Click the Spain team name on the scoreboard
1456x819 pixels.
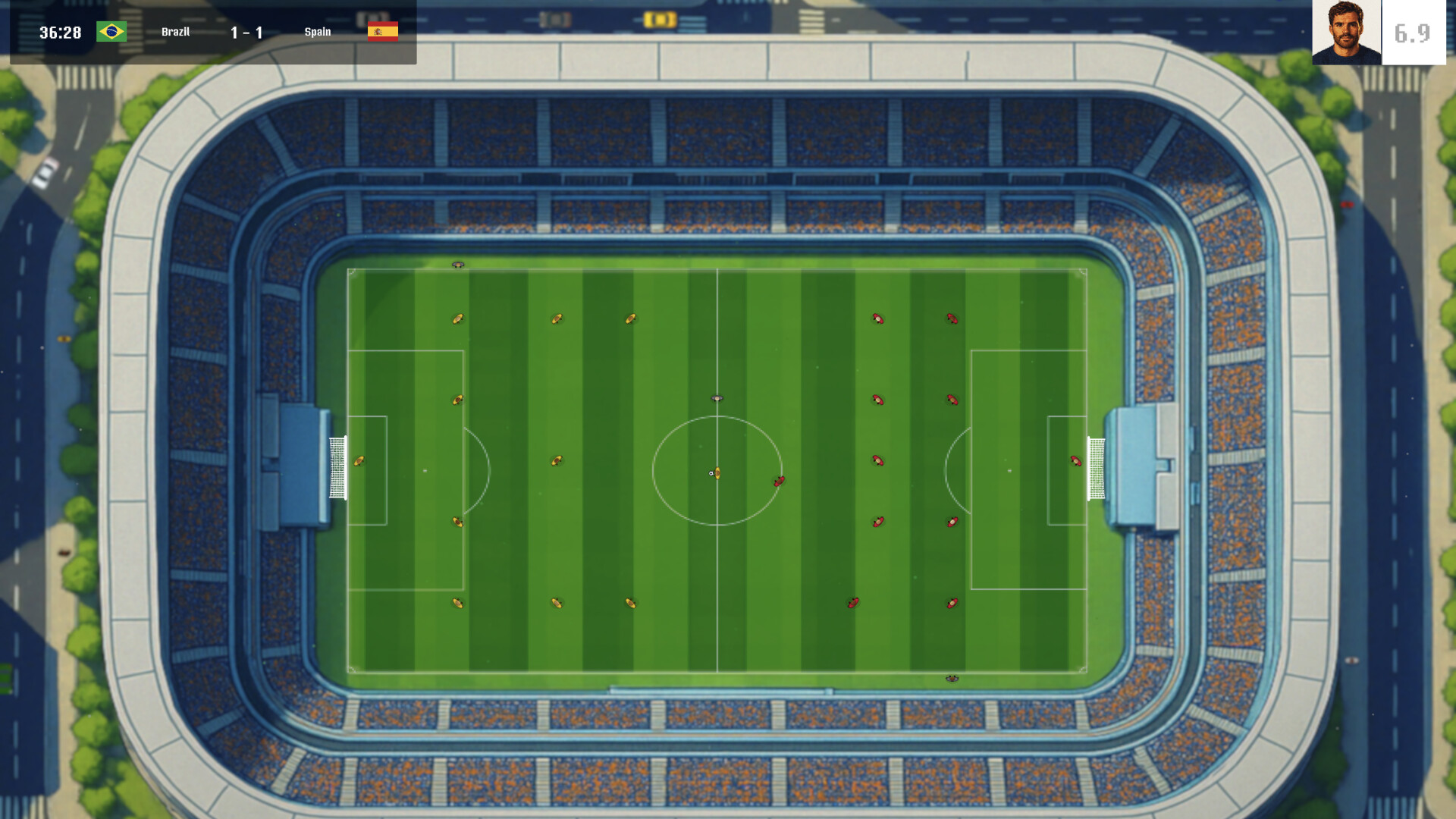click(x=318, y=32)
